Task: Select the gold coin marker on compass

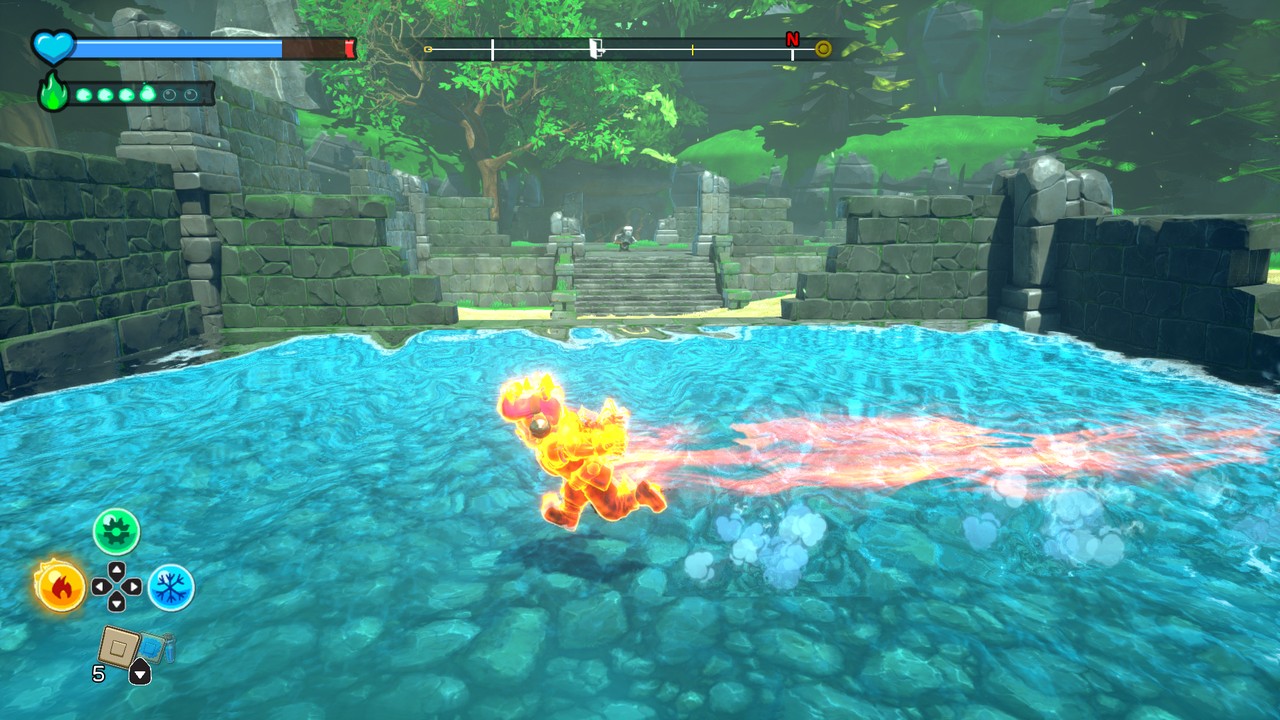Action: point(823,49)
